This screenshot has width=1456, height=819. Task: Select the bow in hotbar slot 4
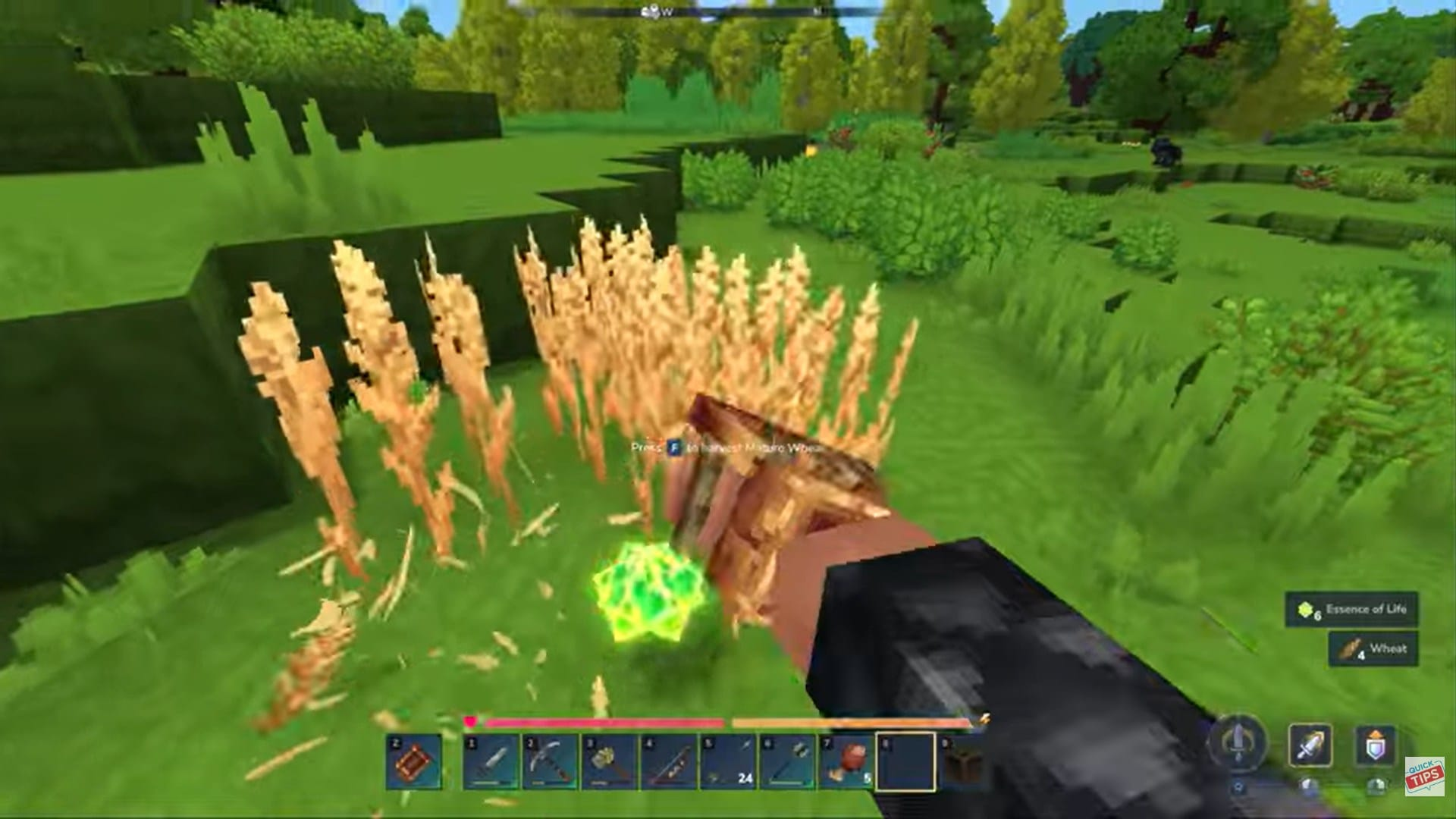(666, 761)
